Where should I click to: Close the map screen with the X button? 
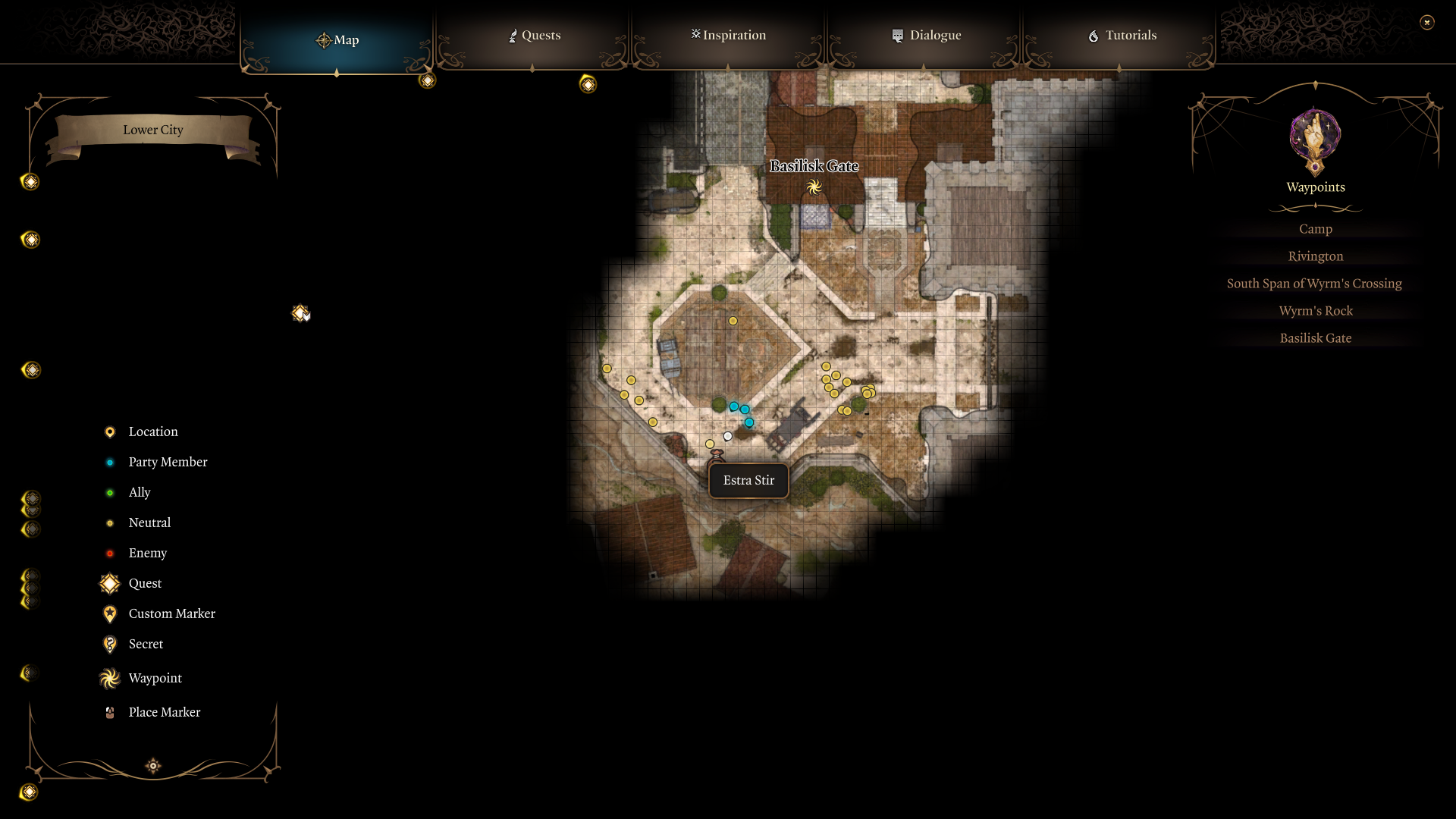[x=1428, y=22]
